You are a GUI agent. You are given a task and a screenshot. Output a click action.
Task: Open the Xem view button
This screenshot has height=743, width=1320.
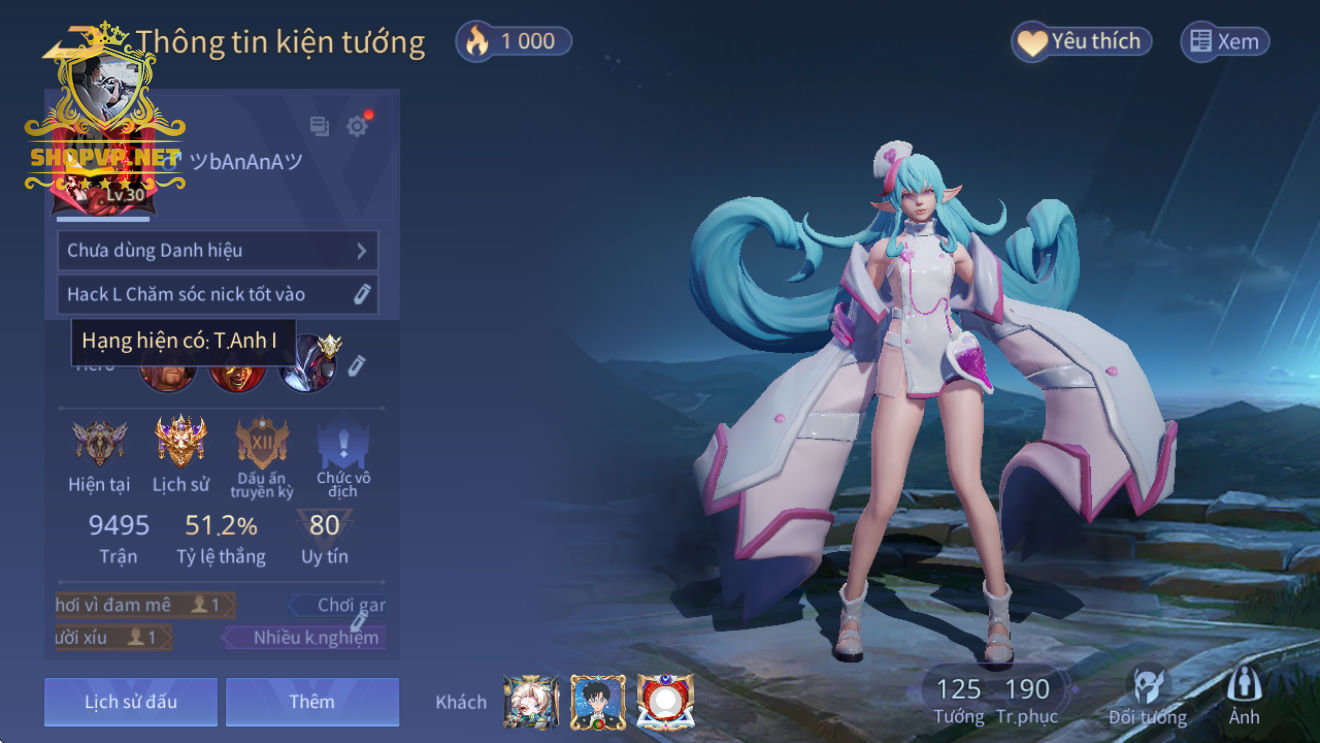pyautogui.click(x=1225, y=41)
